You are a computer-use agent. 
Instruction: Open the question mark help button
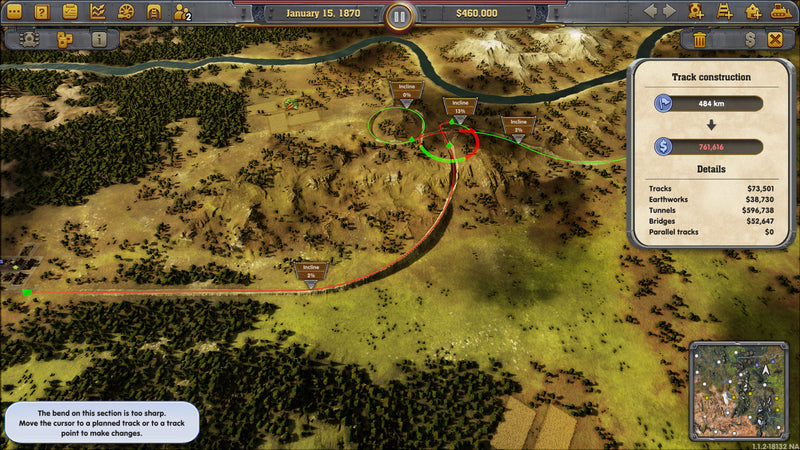(42, 13)
